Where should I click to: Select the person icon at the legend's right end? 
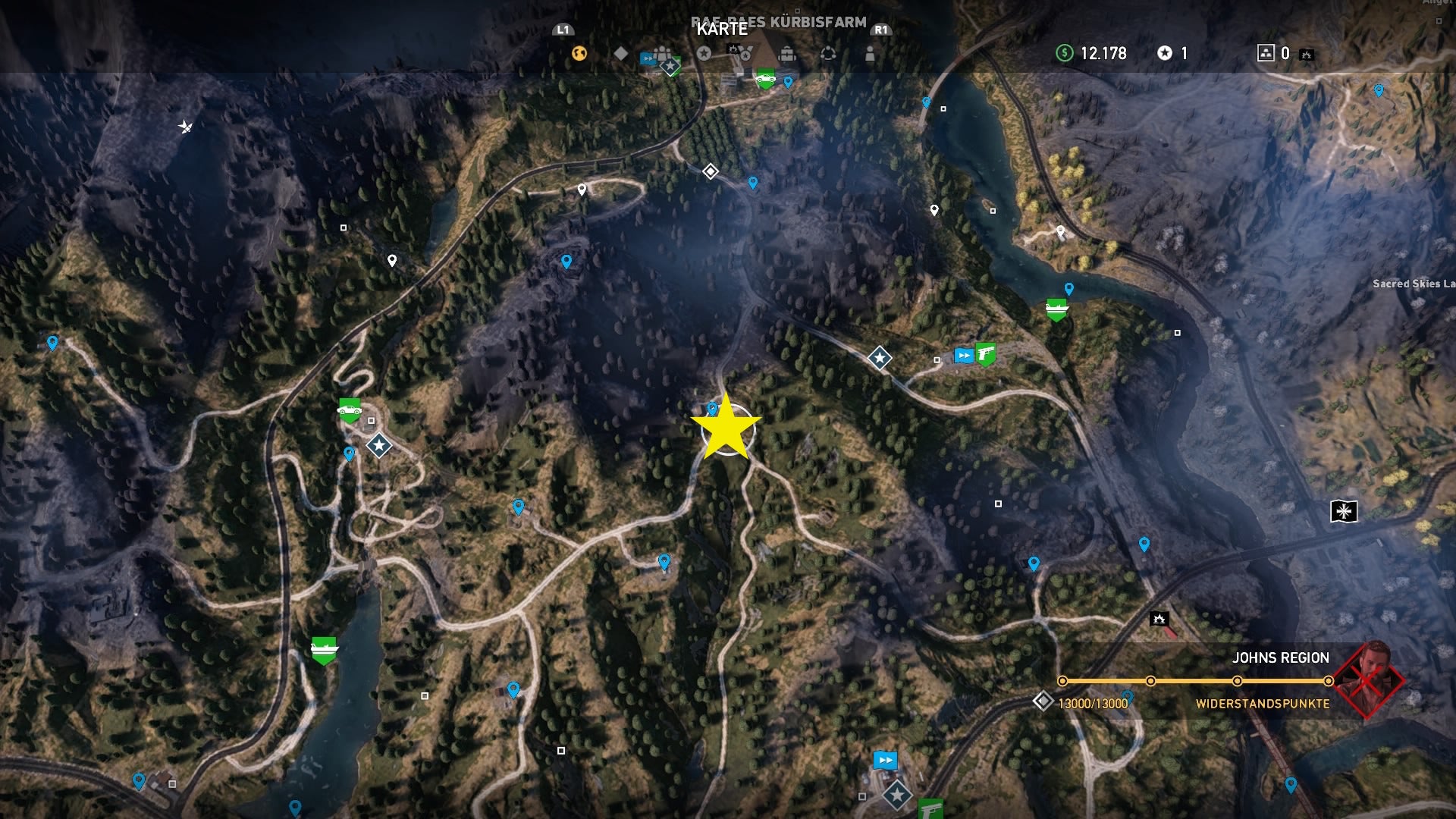871,53
